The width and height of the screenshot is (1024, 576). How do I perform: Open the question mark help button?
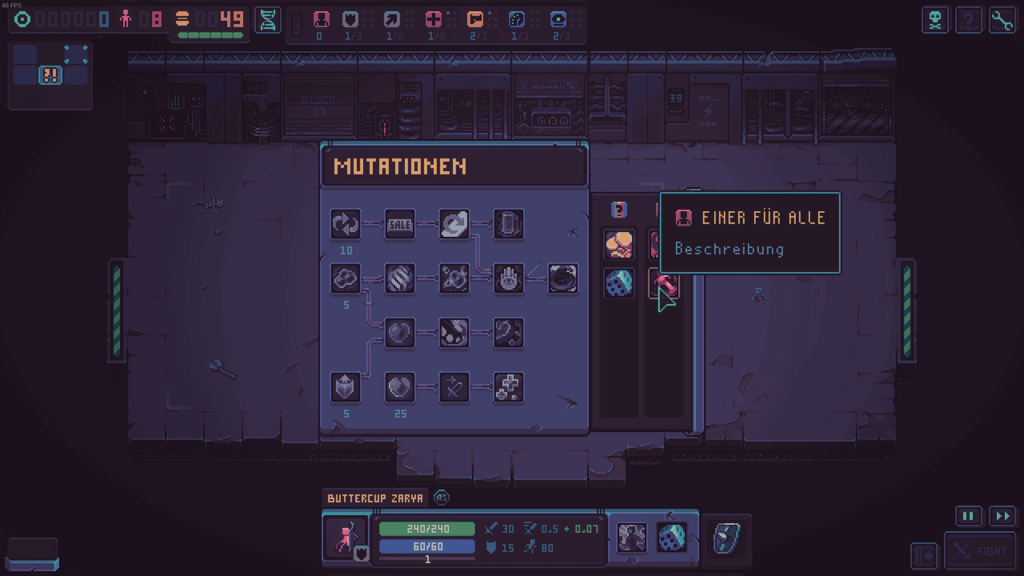(x=968, y=20)
